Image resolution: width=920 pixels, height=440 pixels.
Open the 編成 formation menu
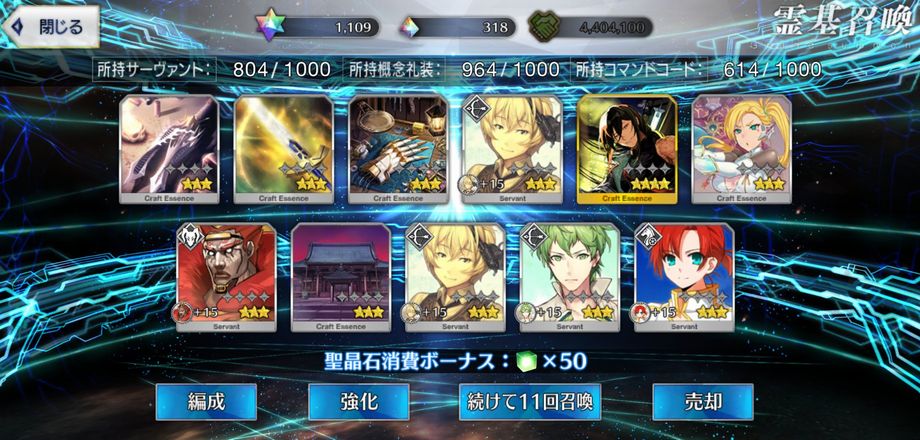pos(206,402)
